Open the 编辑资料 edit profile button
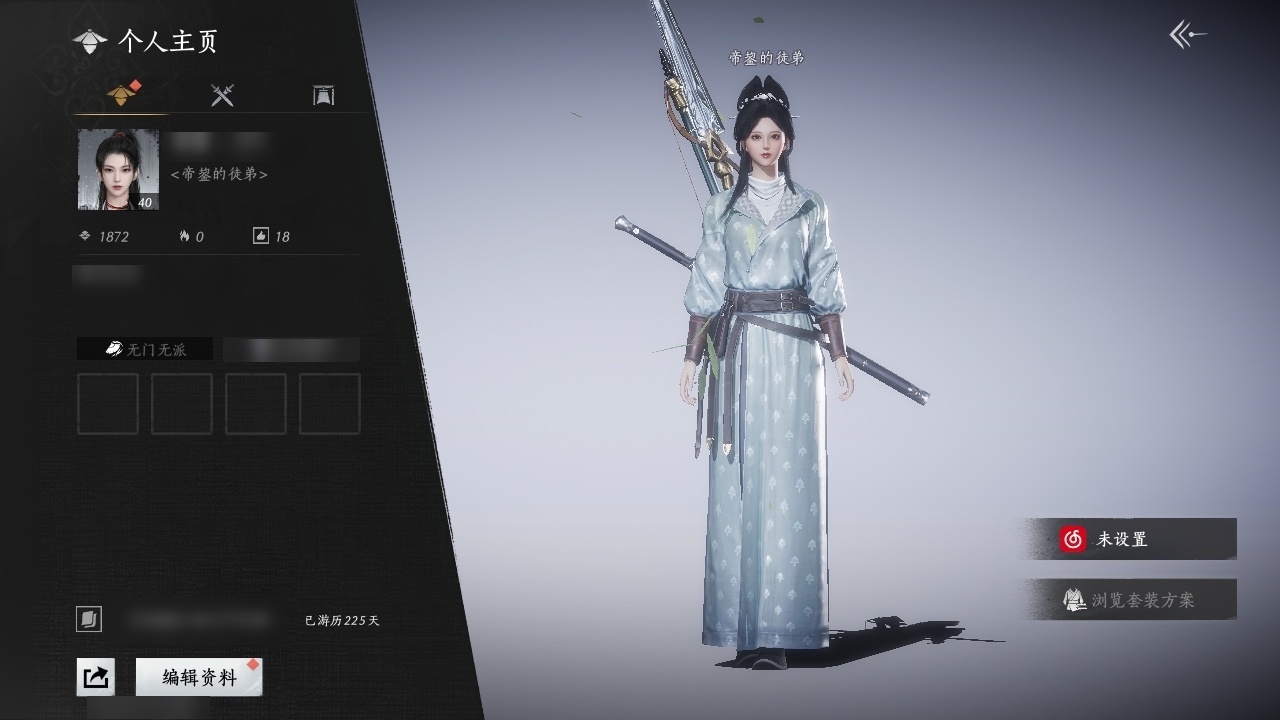The image size is (1280, 720). pyautogui.click(x=200, y=677)
